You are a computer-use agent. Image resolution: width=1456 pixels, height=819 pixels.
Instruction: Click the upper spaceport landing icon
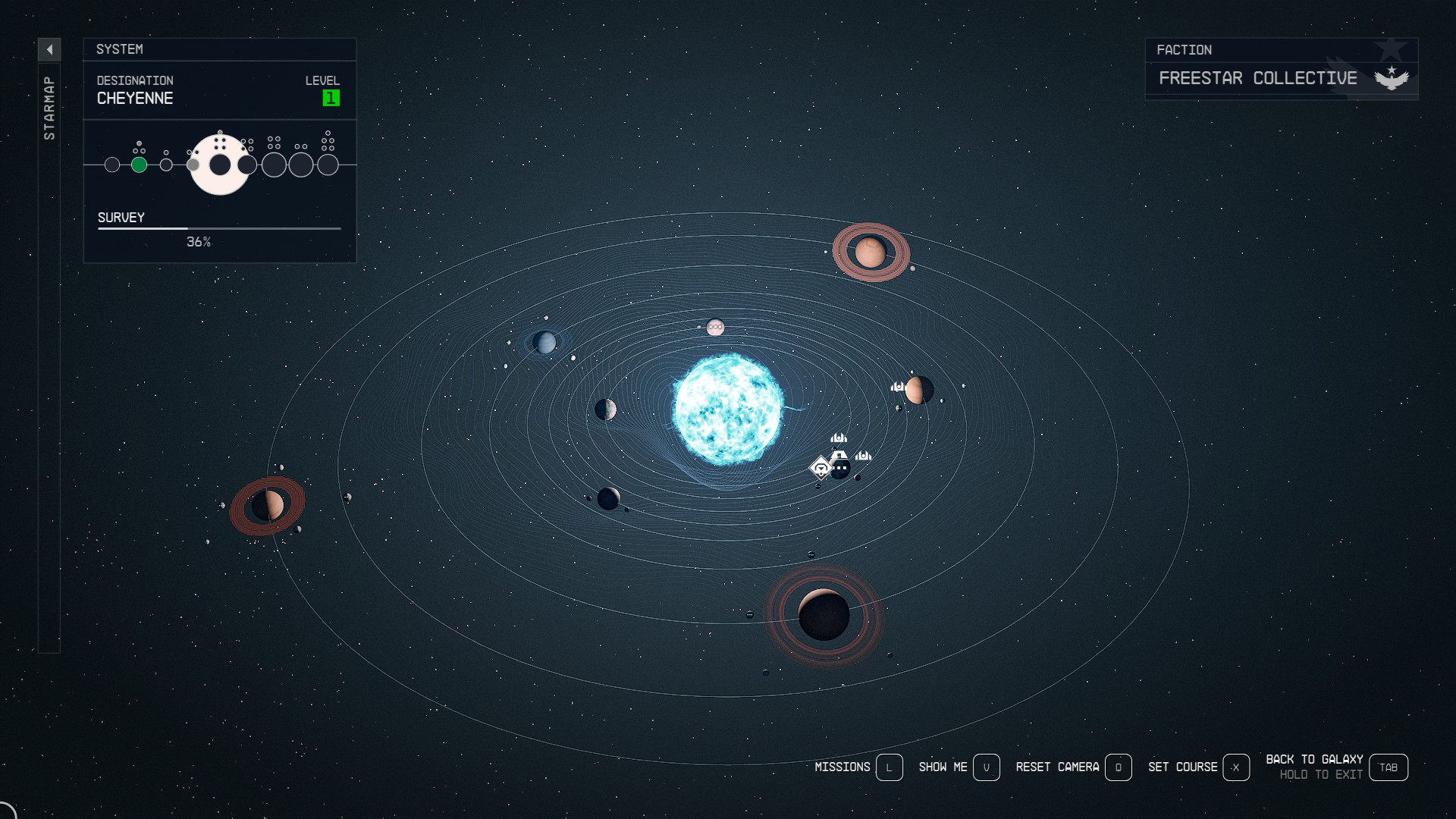point(839,438)
